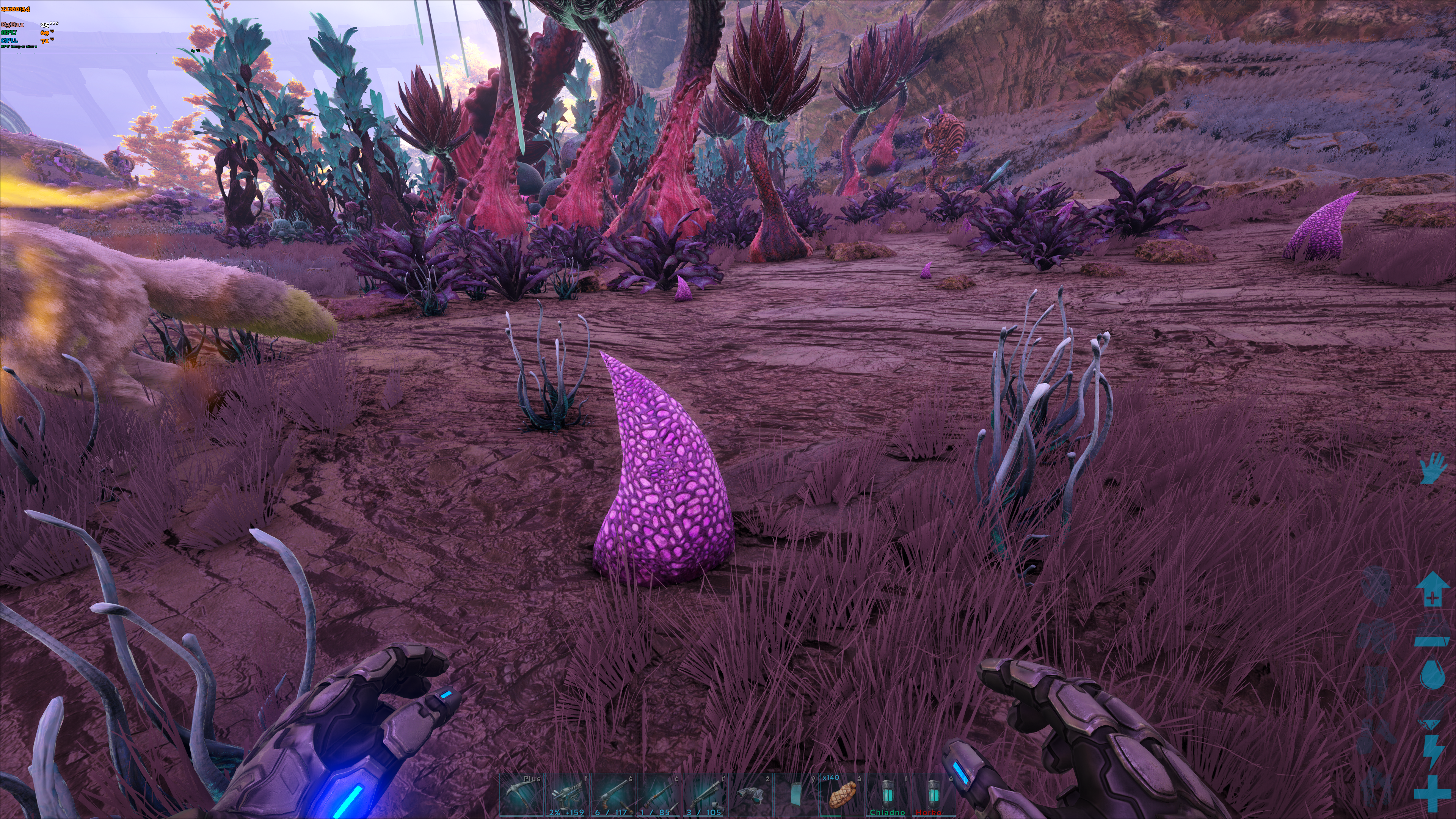Use the handheld phone-like device slot
Viewport: 1456px width, 819px height.
(796, 795)
